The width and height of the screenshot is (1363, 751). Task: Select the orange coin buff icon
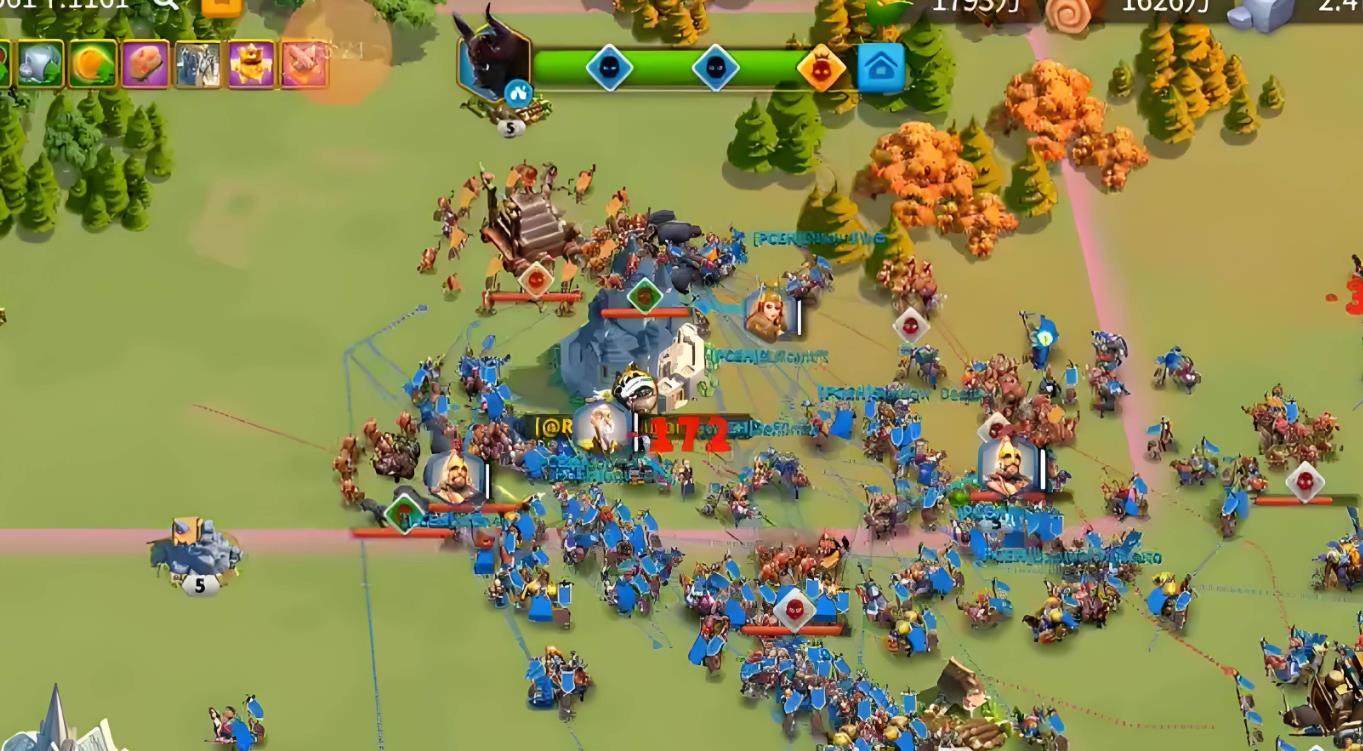point(93,65)
